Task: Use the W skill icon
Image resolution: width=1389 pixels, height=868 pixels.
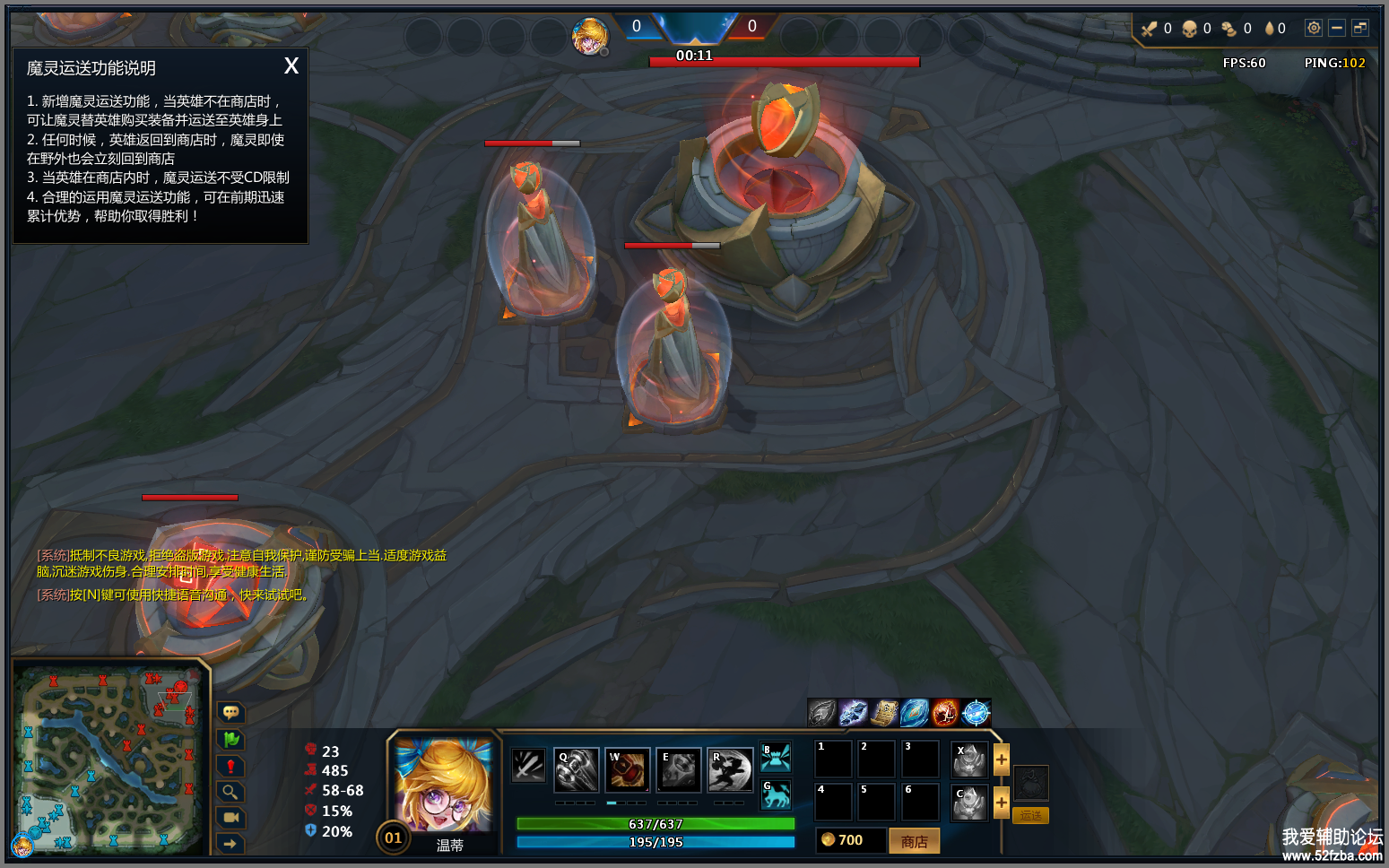Action: pos(627,769)
